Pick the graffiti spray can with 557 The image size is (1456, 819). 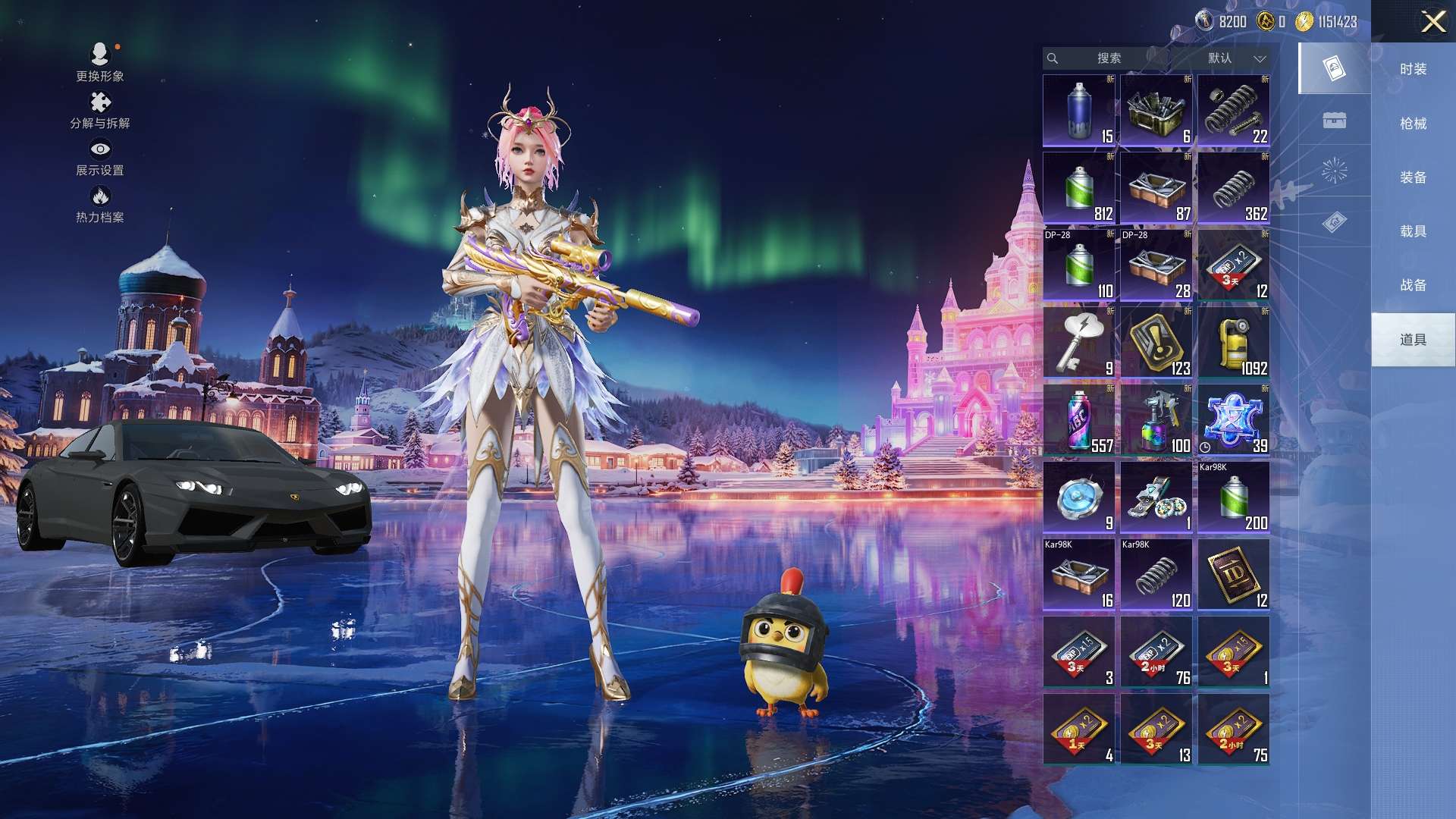coord(1079,420)
